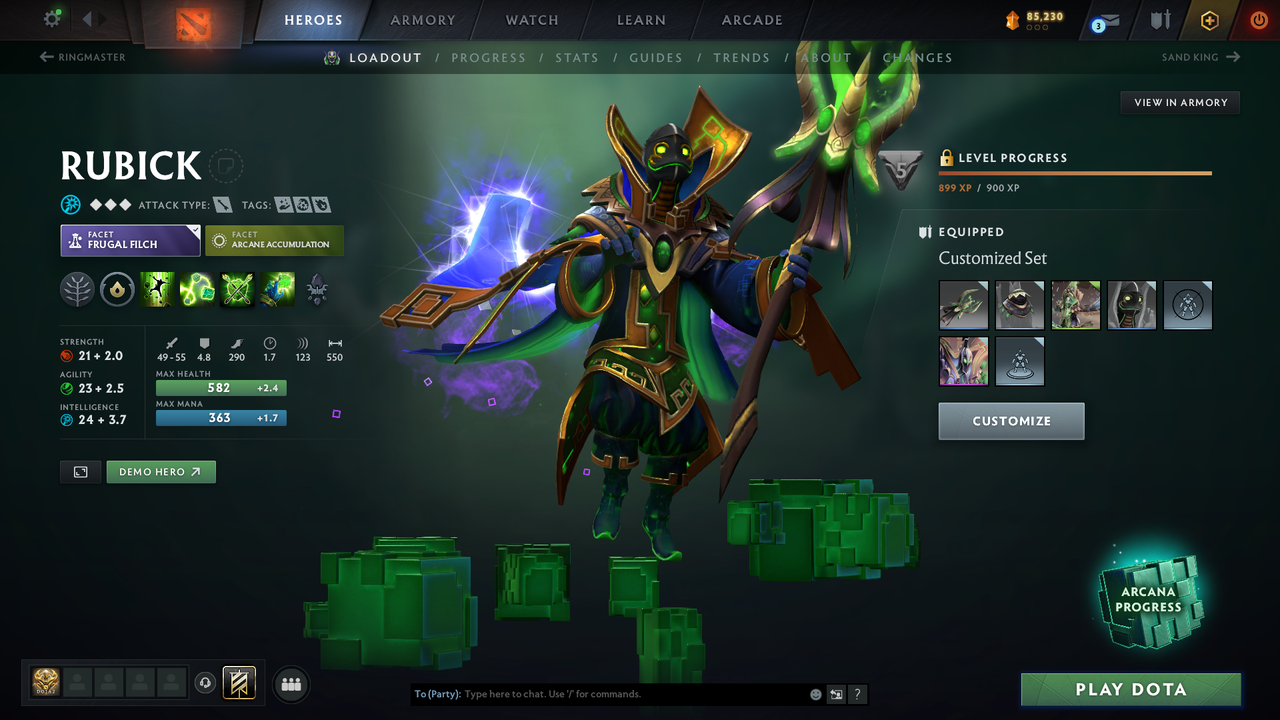Open the Fade Bolt ability icon
The image size is (1280, 720).
tap(198, 289)
